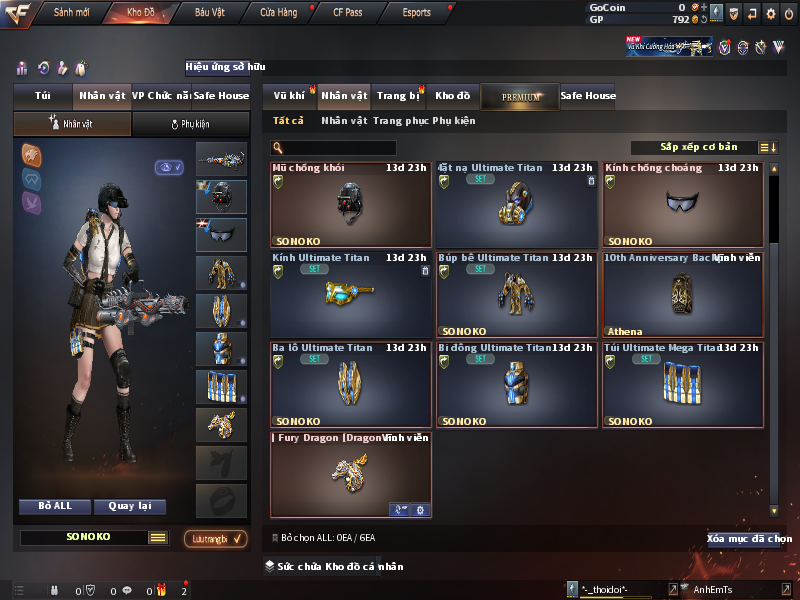
Task: Select the Fury Dragon permanent item
Action: (x=350, y=474)
